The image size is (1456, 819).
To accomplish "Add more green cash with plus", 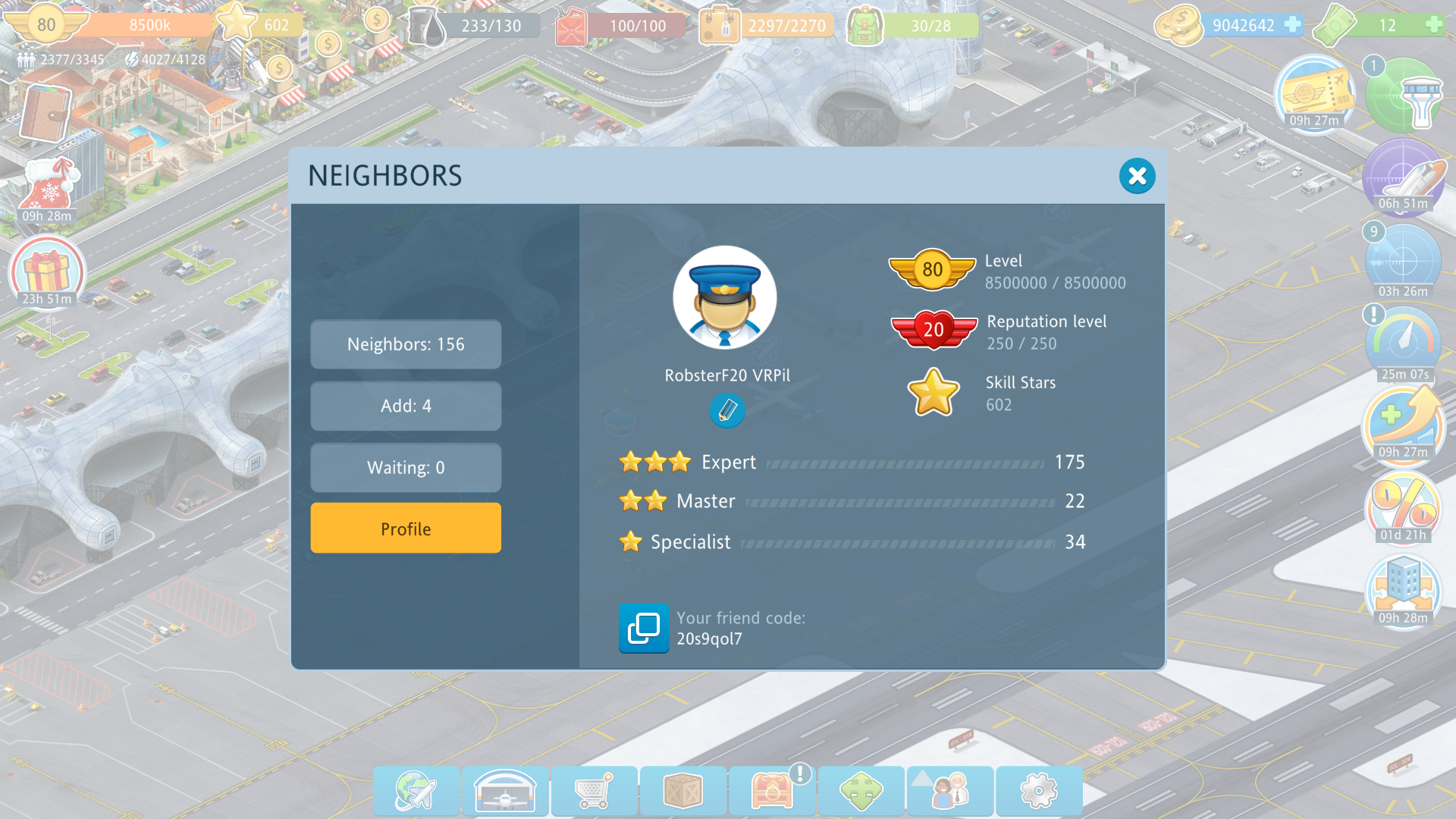I will tap(1433, 25).
